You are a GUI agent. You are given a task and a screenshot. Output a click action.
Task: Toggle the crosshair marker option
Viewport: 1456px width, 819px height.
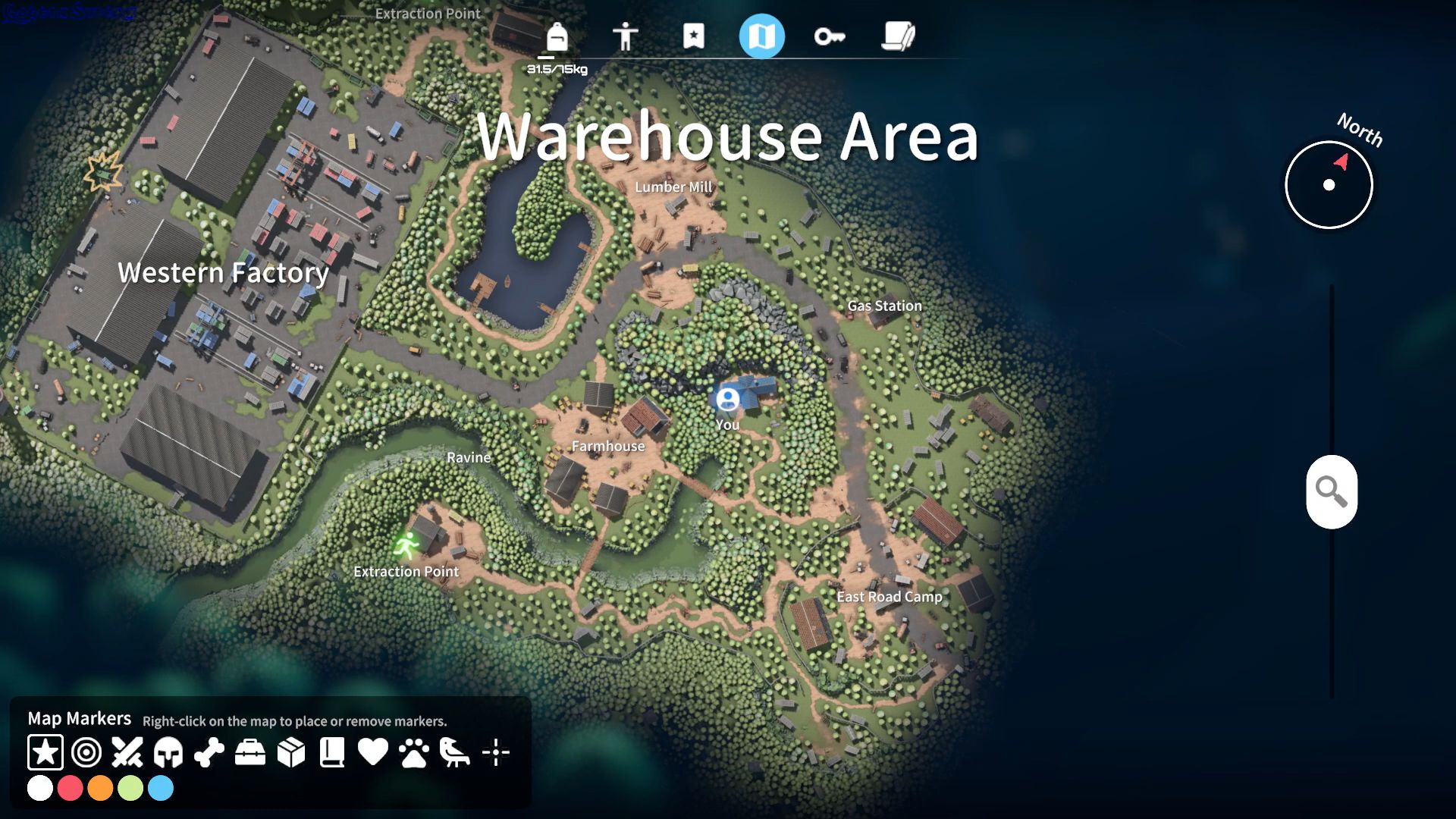point(494,752)
